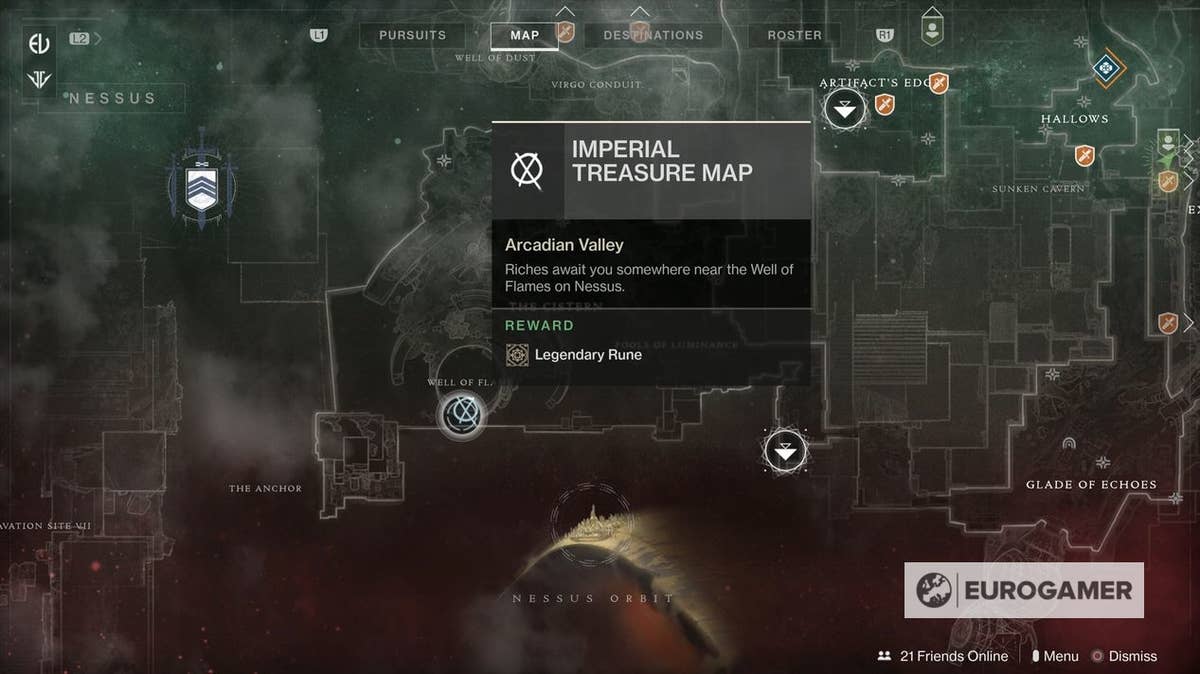
Task: Click the blue diamond marker above Hallows
Action: (1105, 68)
